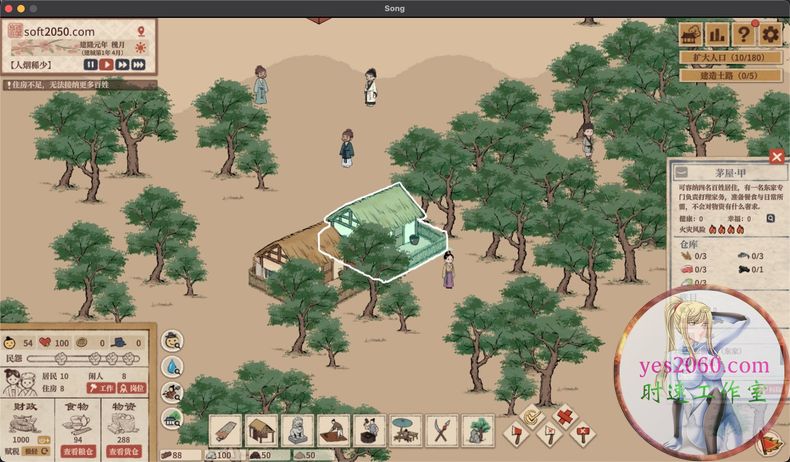Image resolution: width=790 pixels, height=462 pixels.
Task: Select the umbrella market stall category
Action: pos(406,430)
